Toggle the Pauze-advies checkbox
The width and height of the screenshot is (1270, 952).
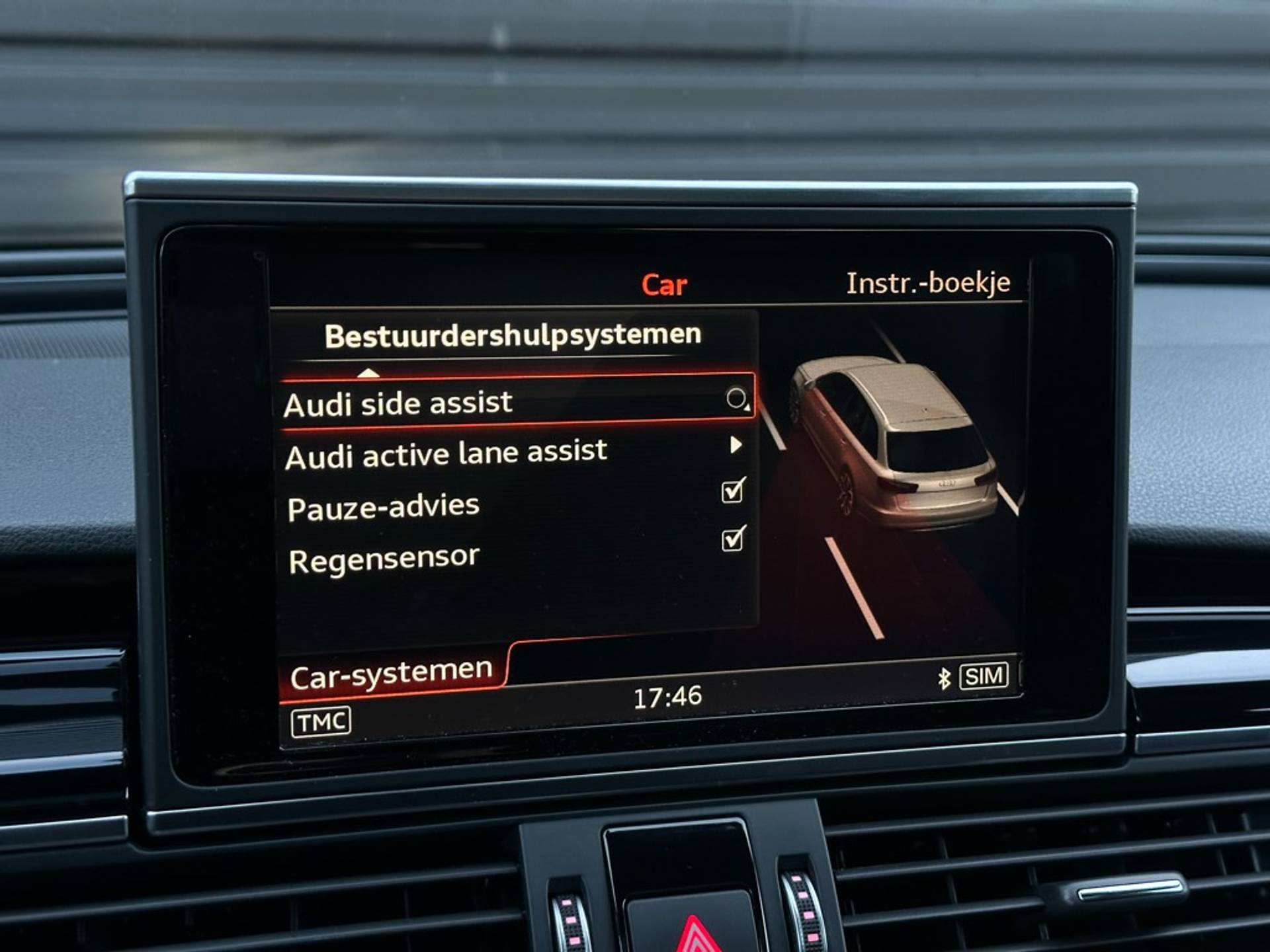pos(733,491)
